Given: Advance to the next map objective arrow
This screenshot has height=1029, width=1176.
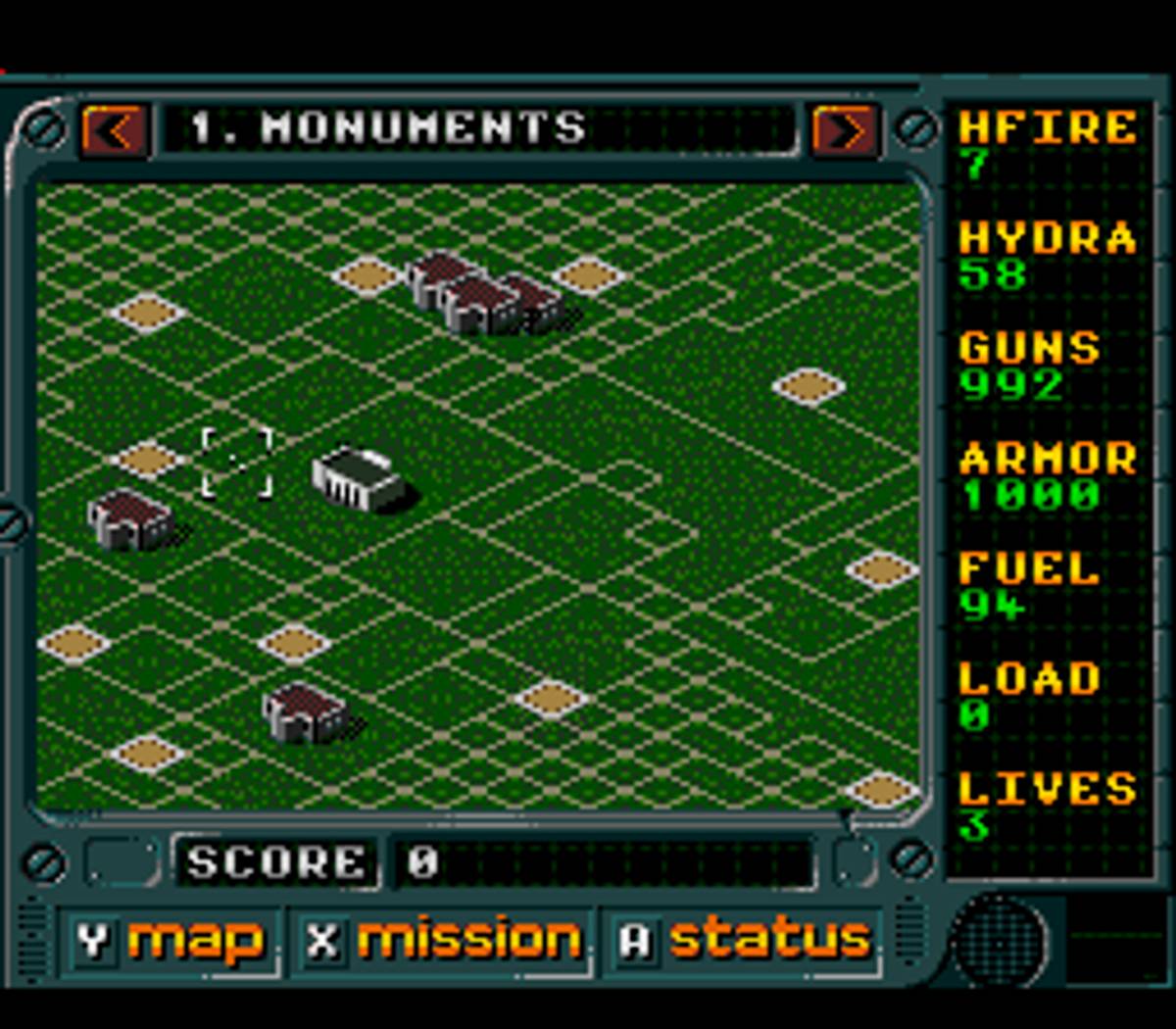Looking at the screenshot, I should tap(843, 130).
